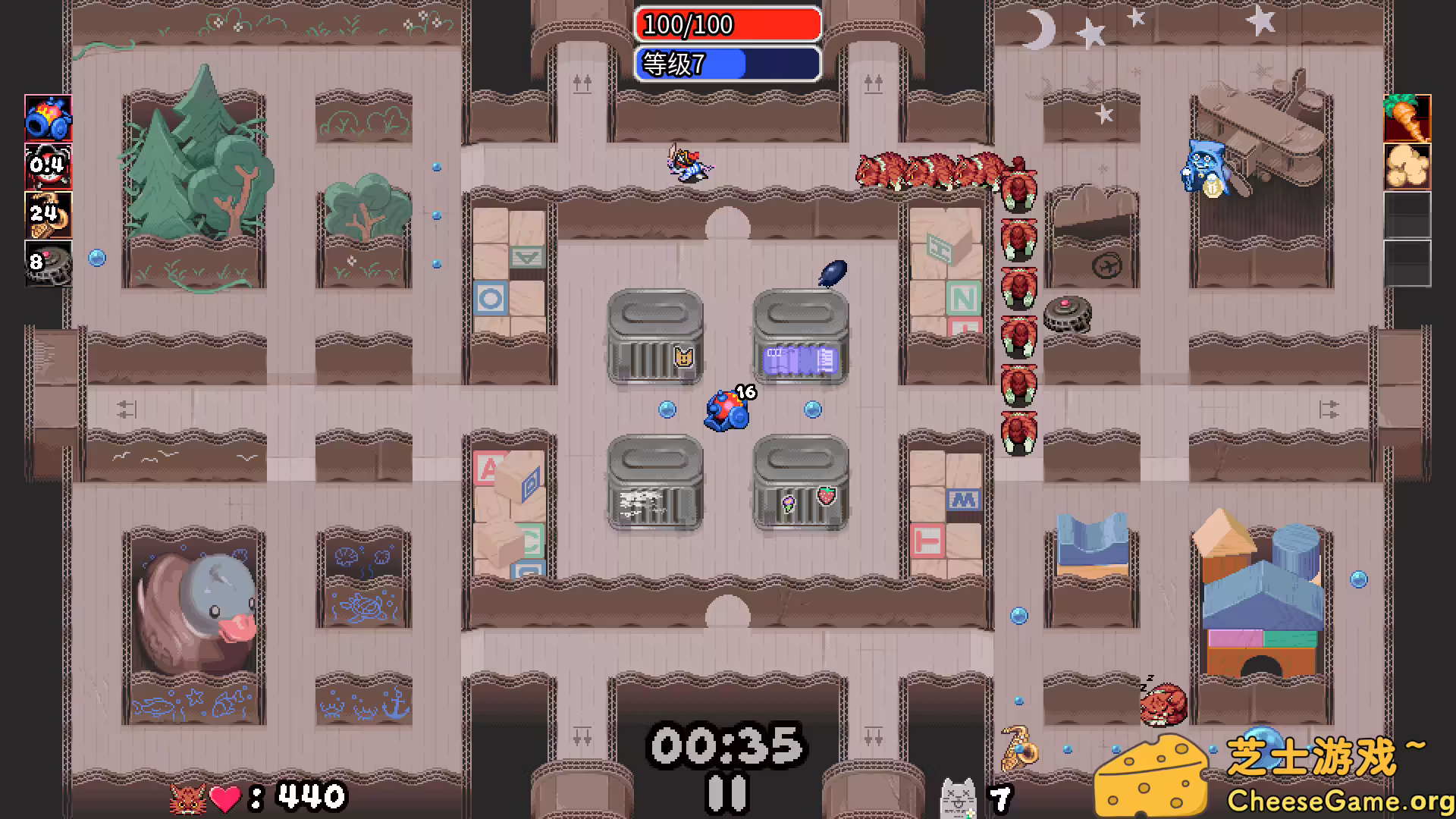Image resolution: width=1456 pixels, height=819 pixels.
Task: Select the timer bomb icon showing 0:4
Action: point(49,167)
